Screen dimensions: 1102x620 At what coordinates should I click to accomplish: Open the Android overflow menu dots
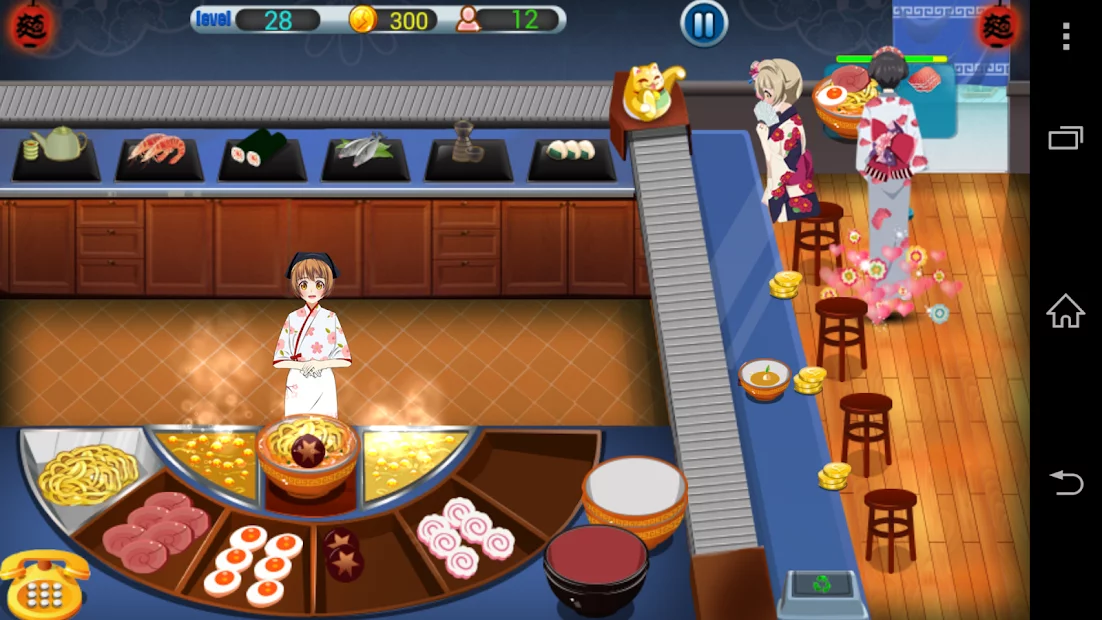pos(1066,37)
